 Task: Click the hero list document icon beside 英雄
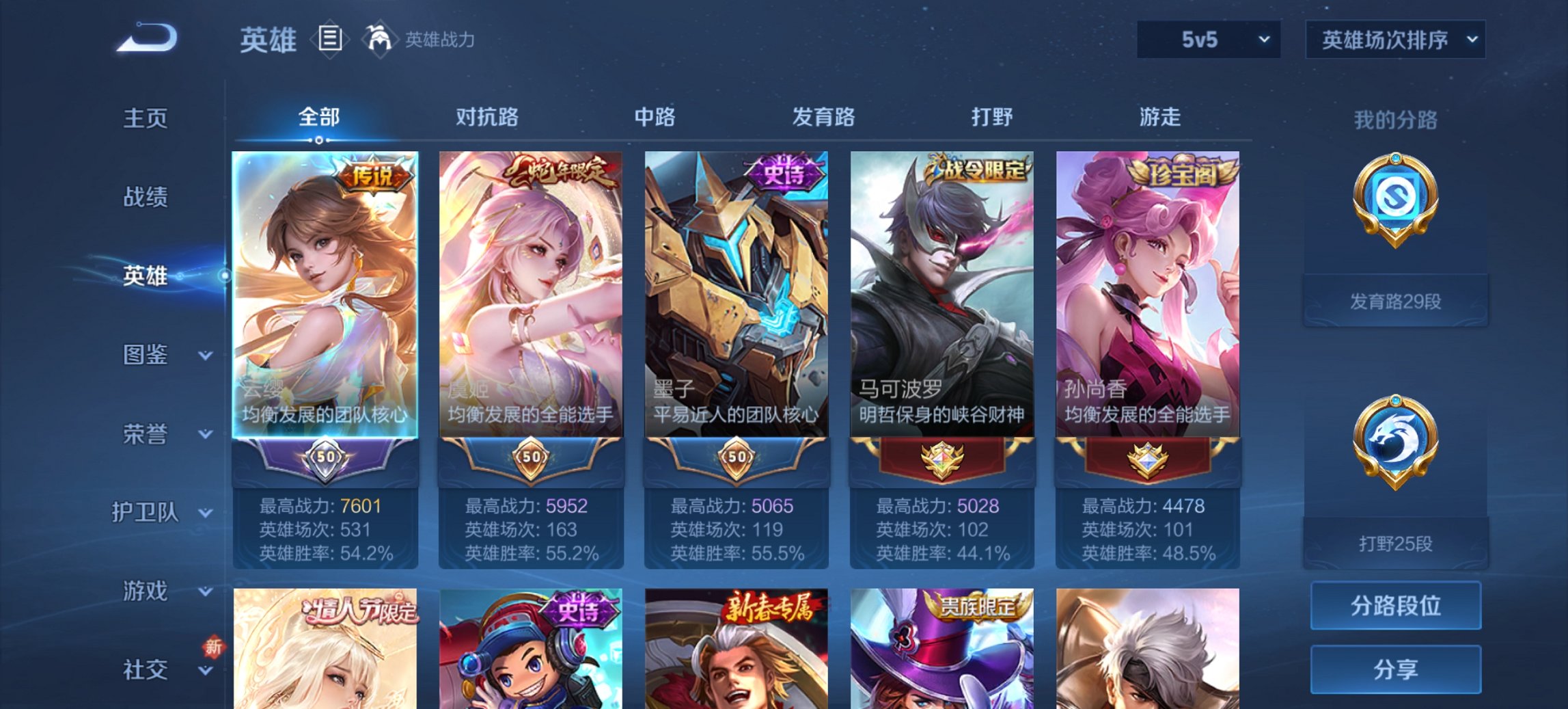[x=331, y=40]
